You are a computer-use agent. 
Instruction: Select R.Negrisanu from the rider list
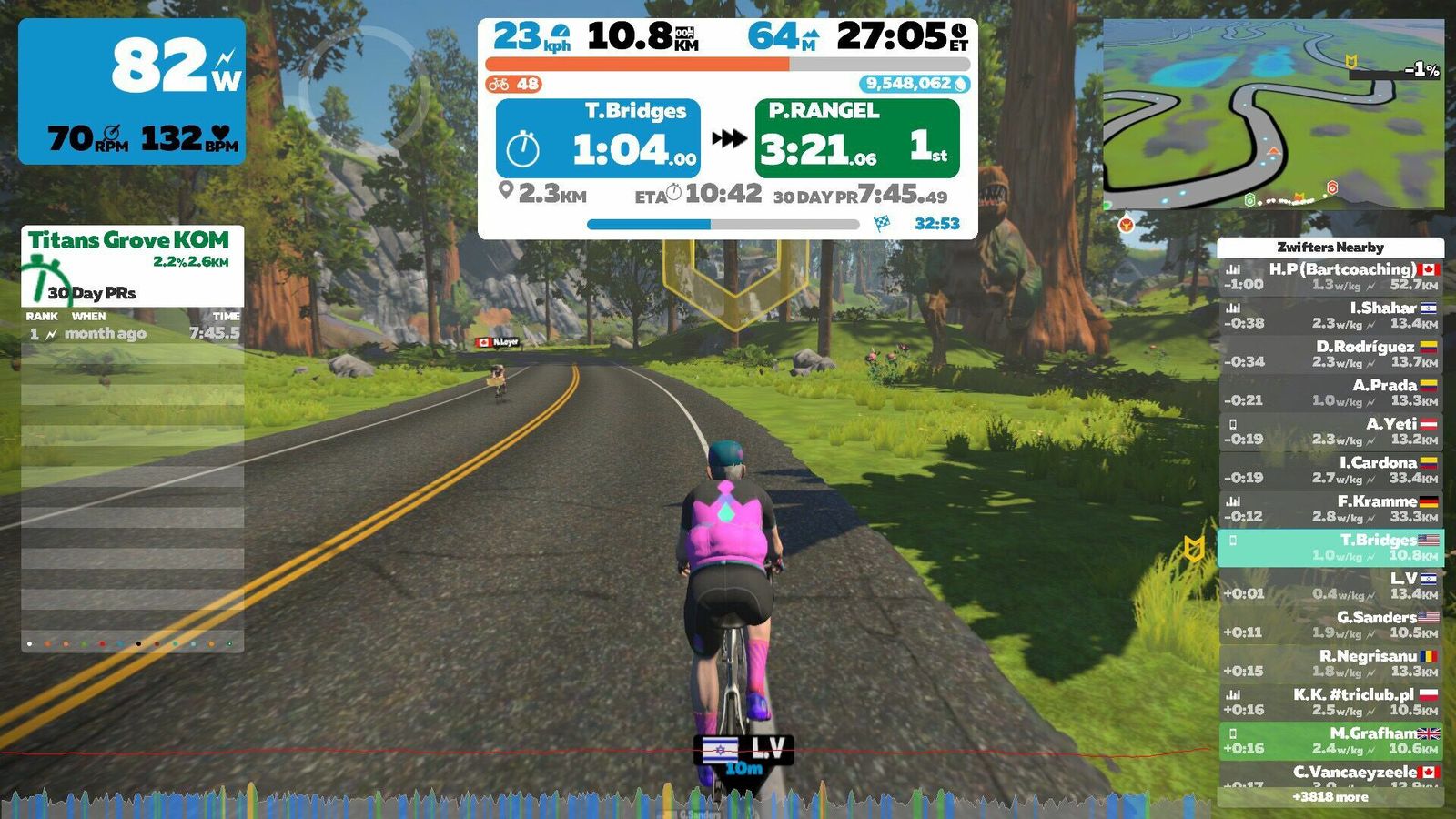point(1330,663)
